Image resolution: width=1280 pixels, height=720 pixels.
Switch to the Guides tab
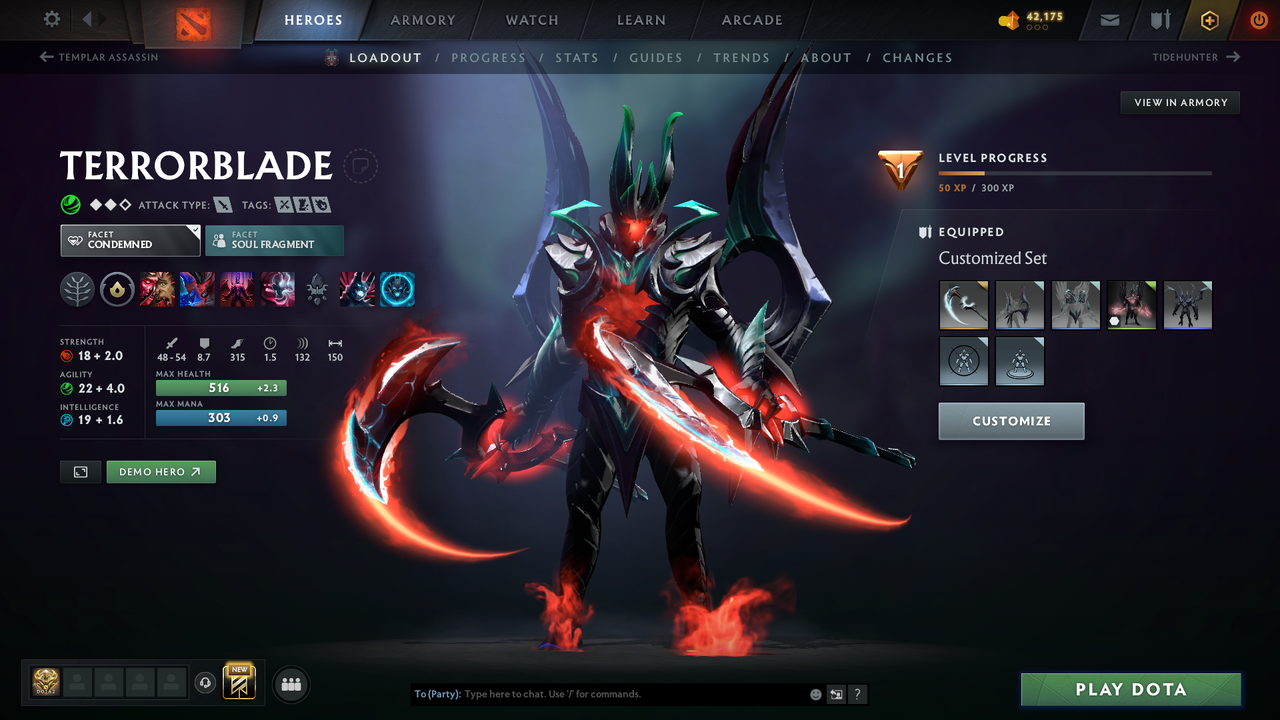(x=656, y=57)
